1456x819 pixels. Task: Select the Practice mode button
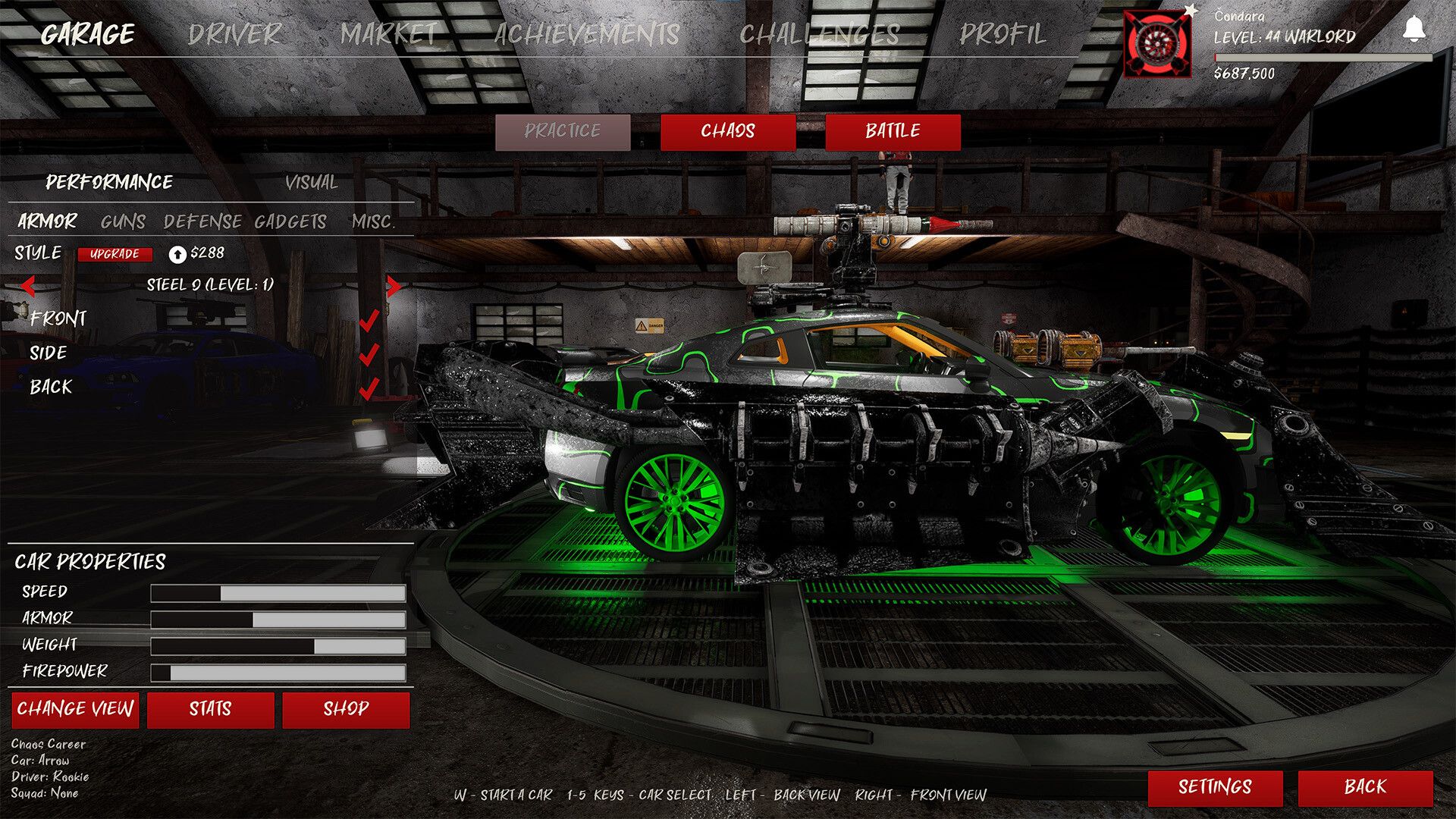(562, 131)
